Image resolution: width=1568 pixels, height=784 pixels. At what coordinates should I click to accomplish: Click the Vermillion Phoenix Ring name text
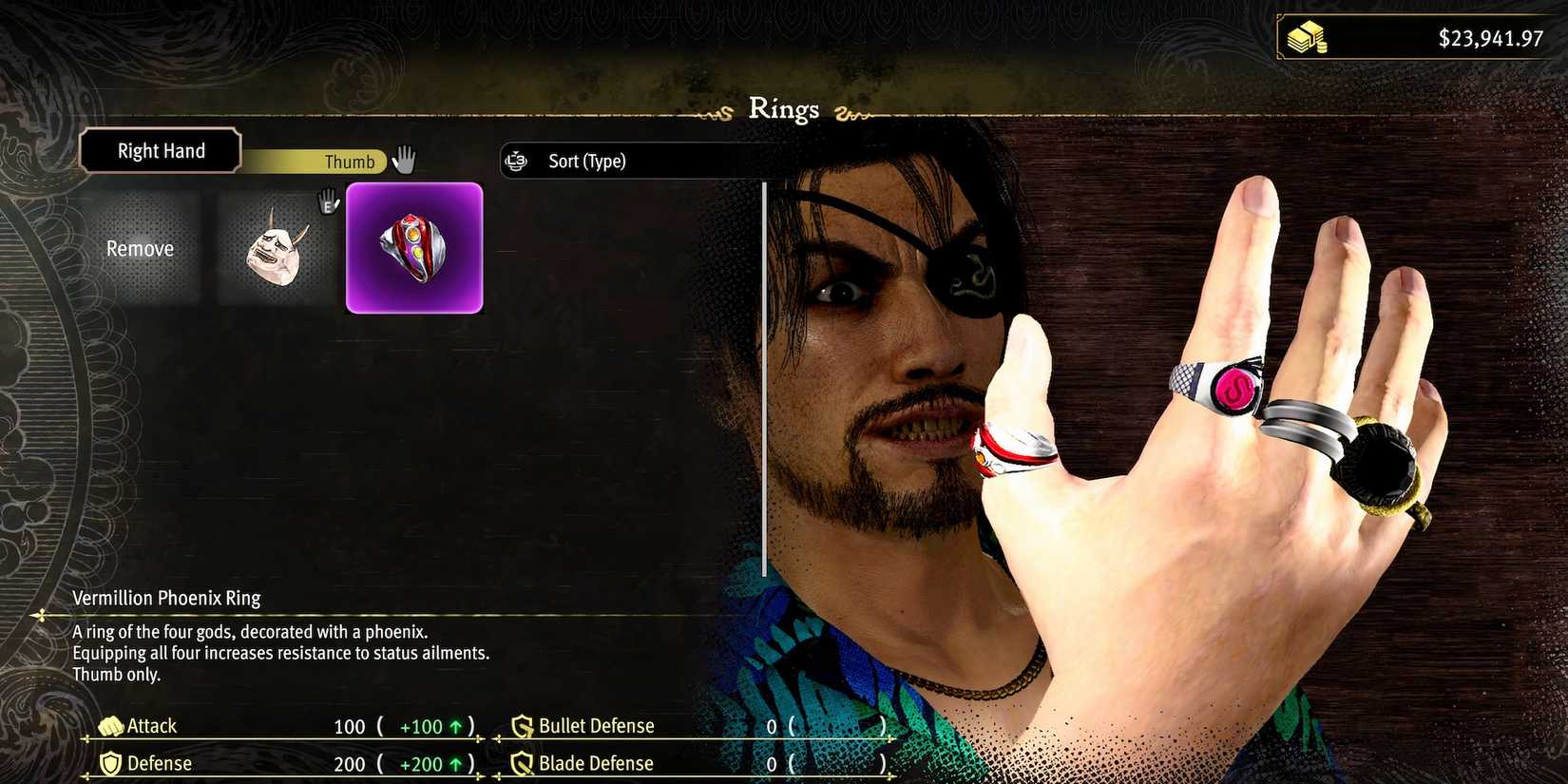point(166,598)
